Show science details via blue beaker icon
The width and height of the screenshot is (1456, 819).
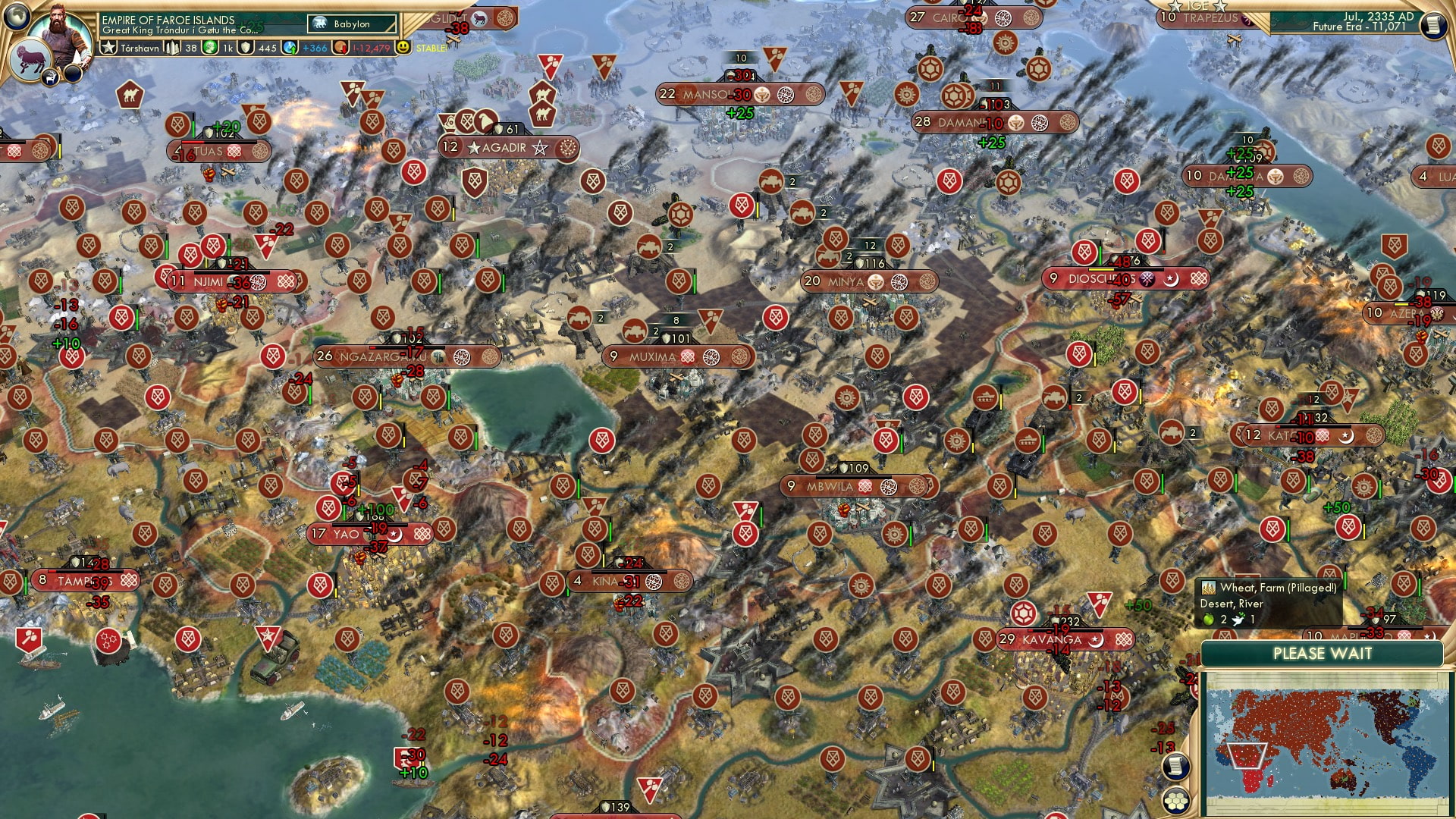coord(290,48)
